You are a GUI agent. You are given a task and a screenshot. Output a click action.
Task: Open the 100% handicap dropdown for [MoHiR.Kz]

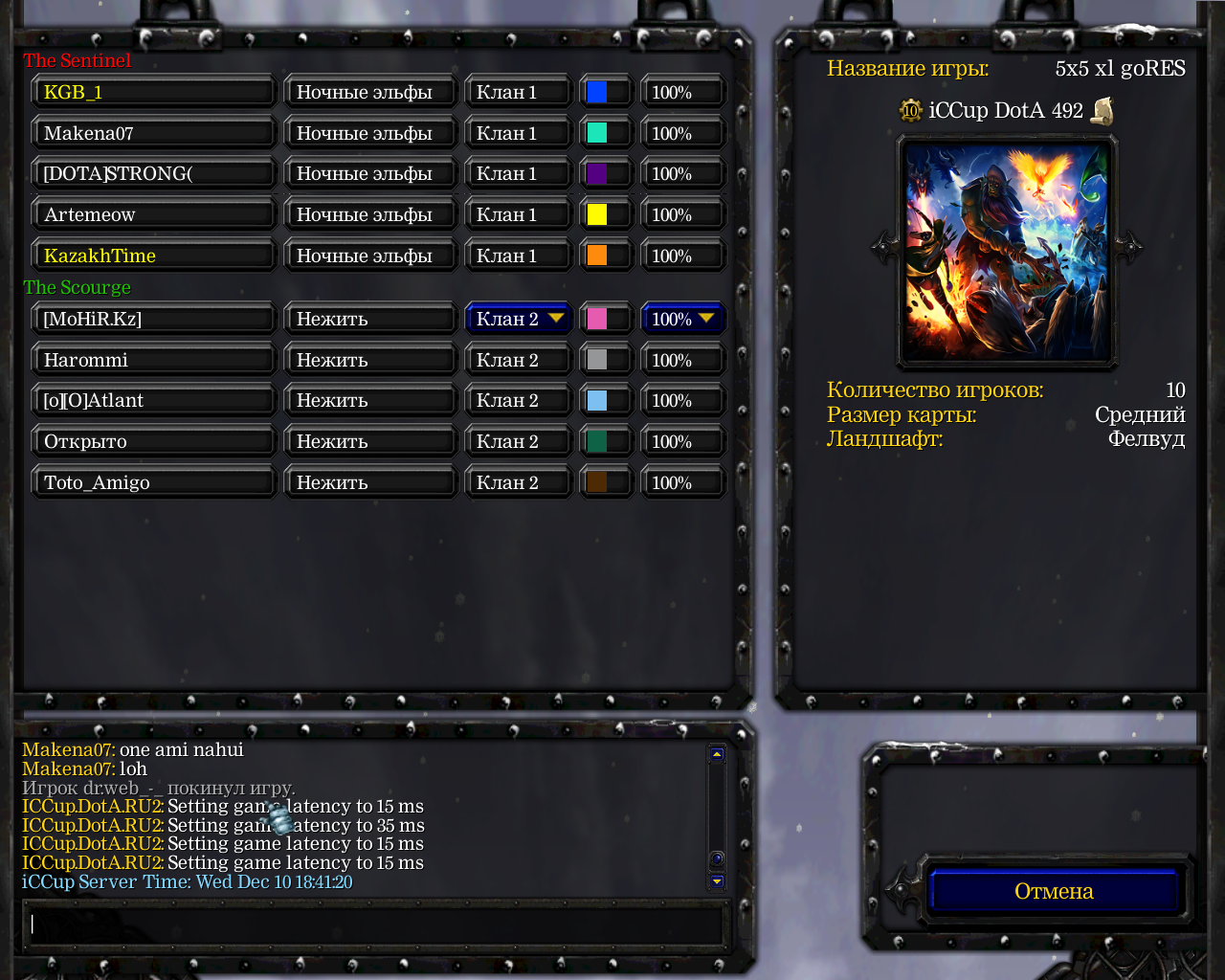[x=682, y=319]
